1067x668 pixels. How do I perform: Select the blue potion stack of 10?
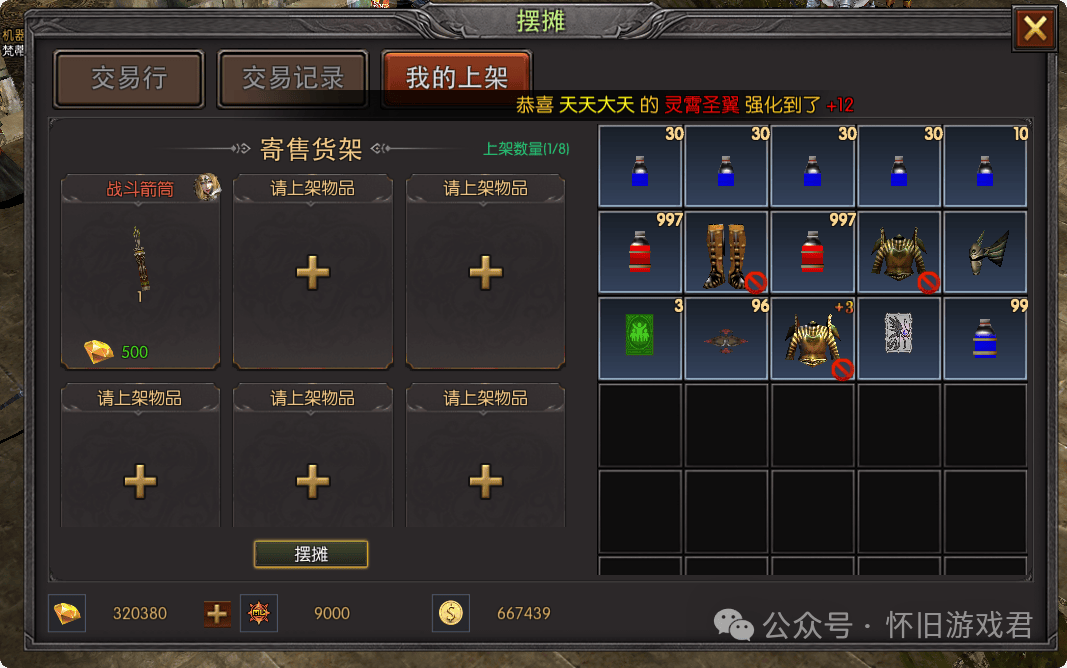tap(986, 166)
